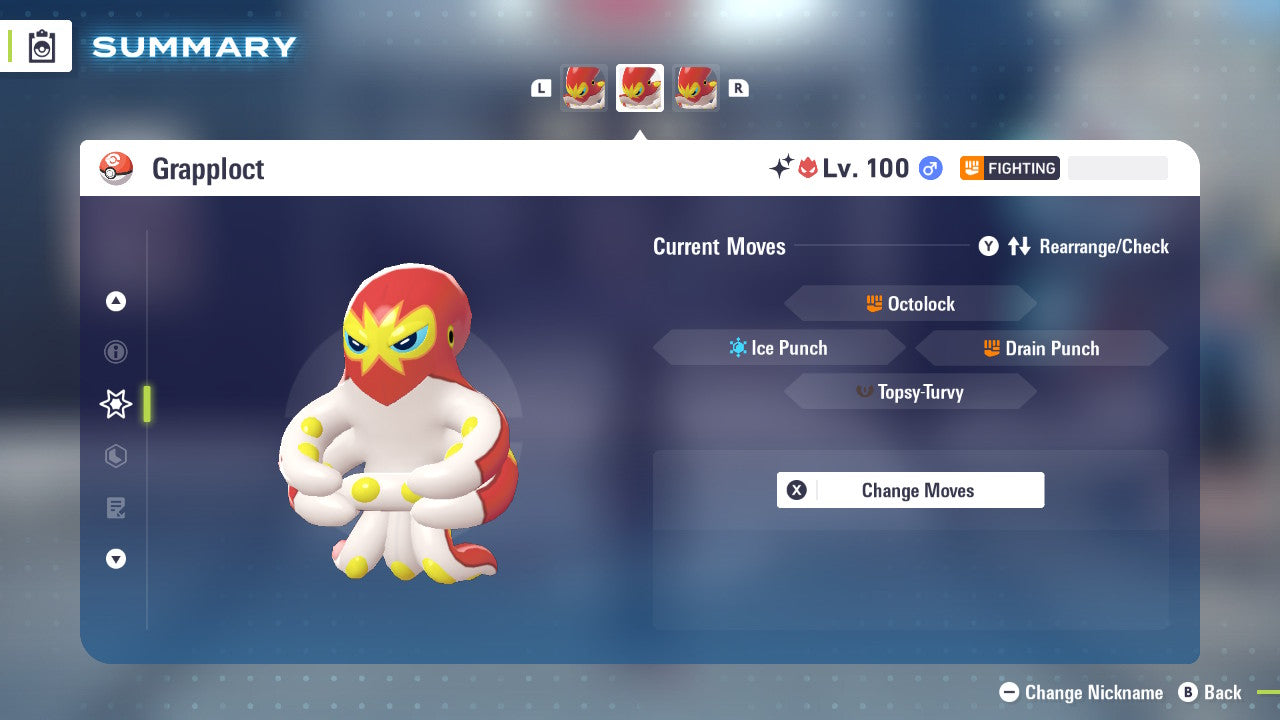Go Back from the summary screen

pyautogui.click(x=1210, y=692)
